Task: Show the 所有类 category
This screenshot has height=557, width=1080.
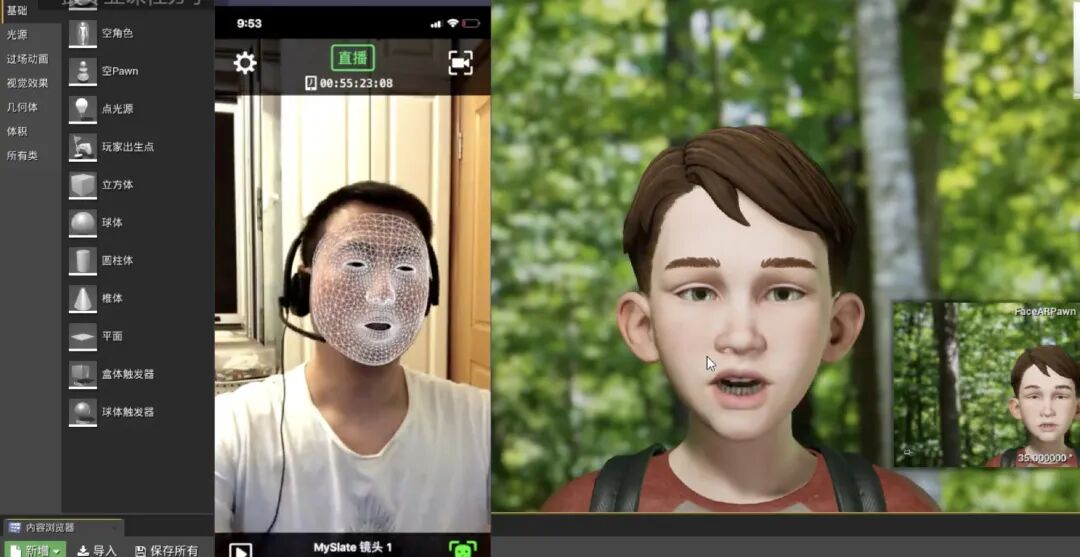Action: [22, 155]
